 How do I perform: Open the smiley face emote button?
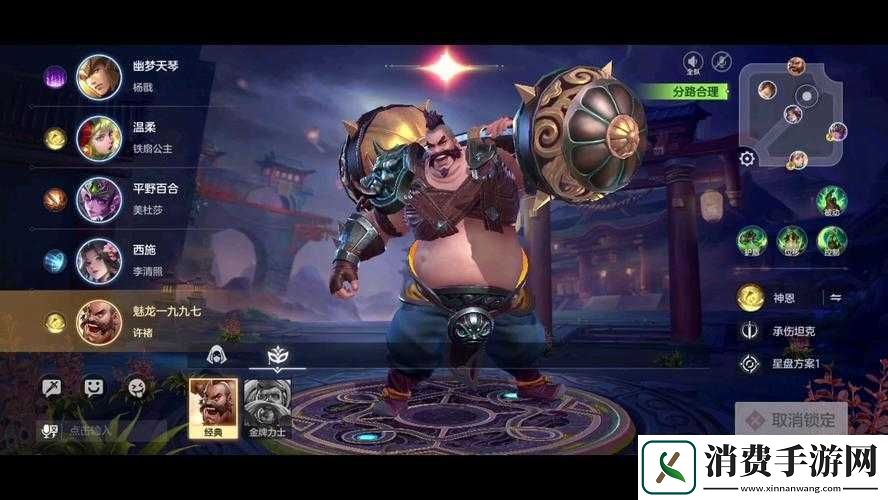coord(93,386)
